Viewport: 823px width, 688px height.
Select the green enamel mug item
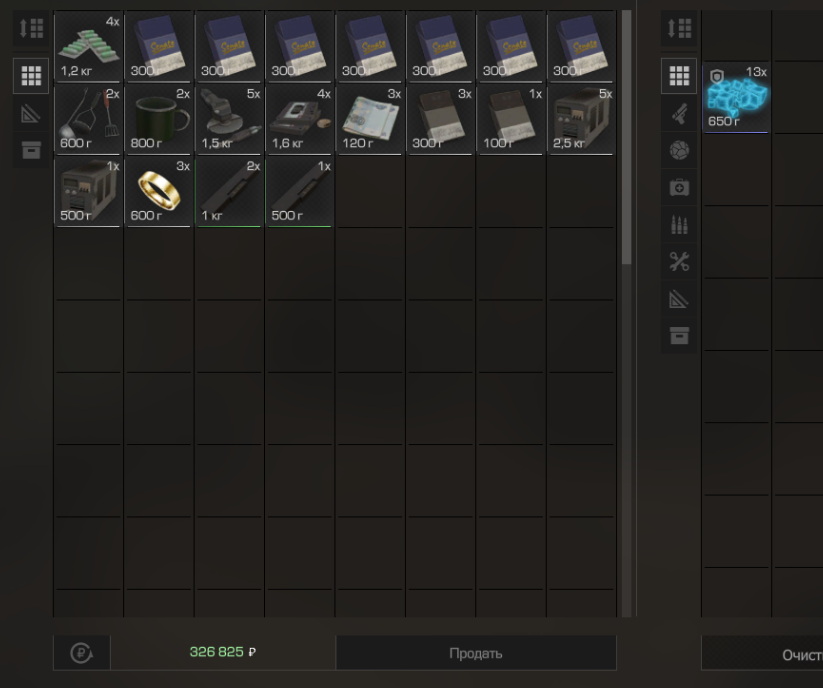click(159, 119)
